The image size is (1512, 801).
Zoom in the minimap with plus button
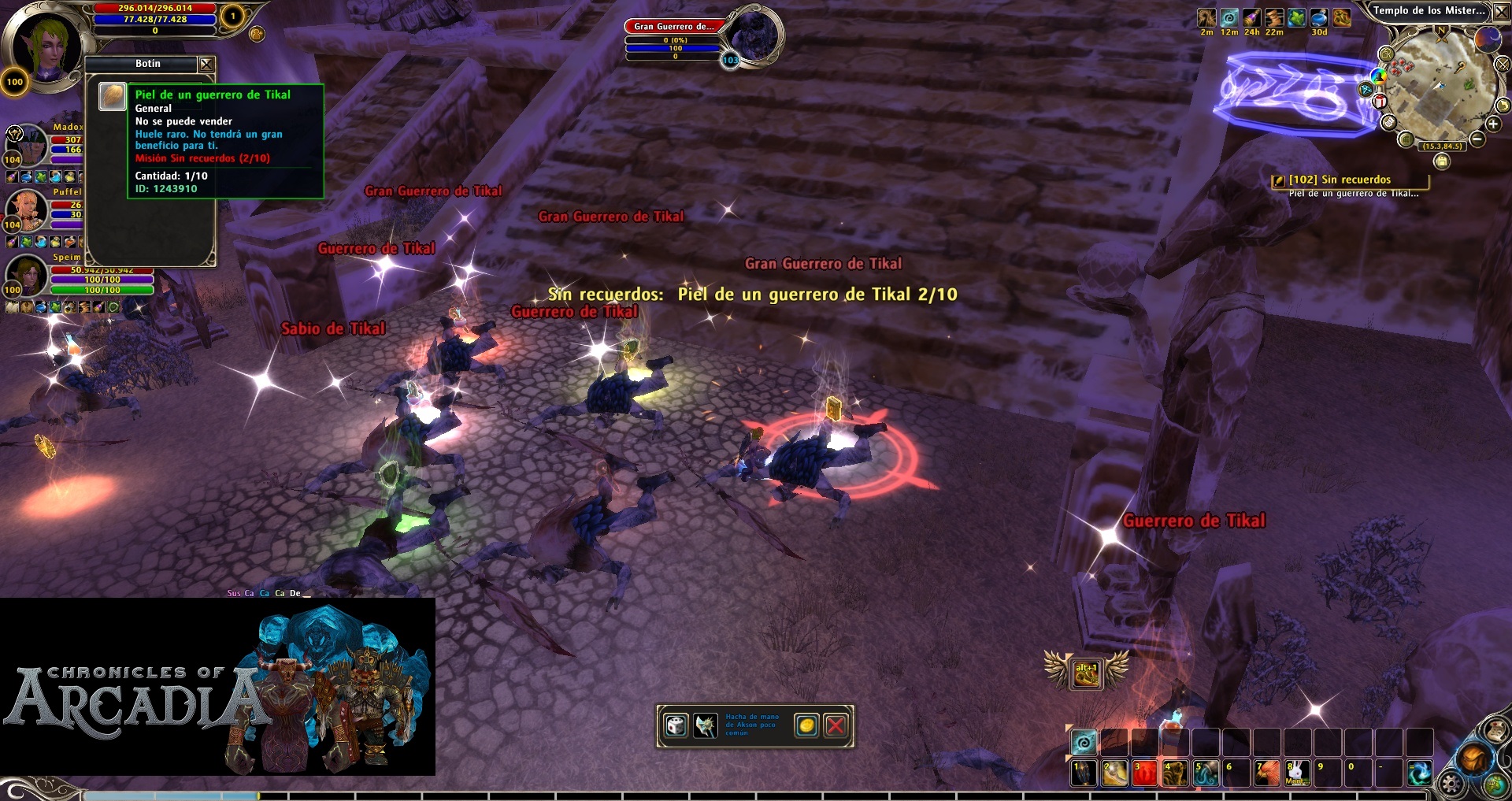[1493, 124]
